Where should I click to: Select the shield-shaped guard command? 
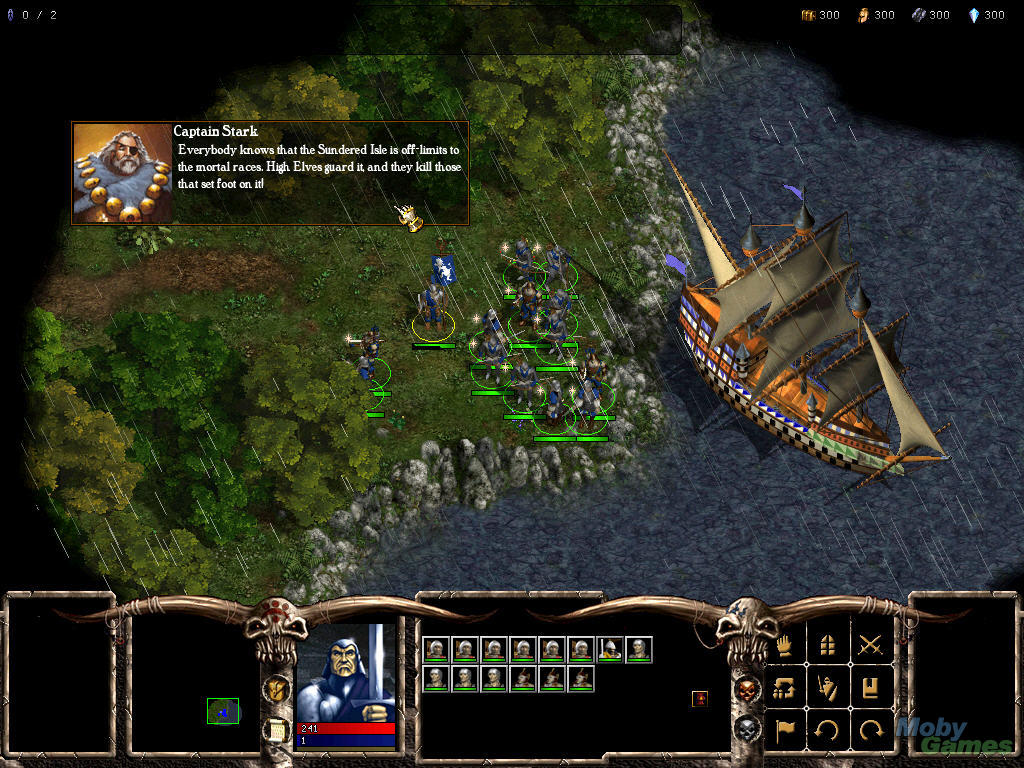pyautogui.click(x=828, y=645)
